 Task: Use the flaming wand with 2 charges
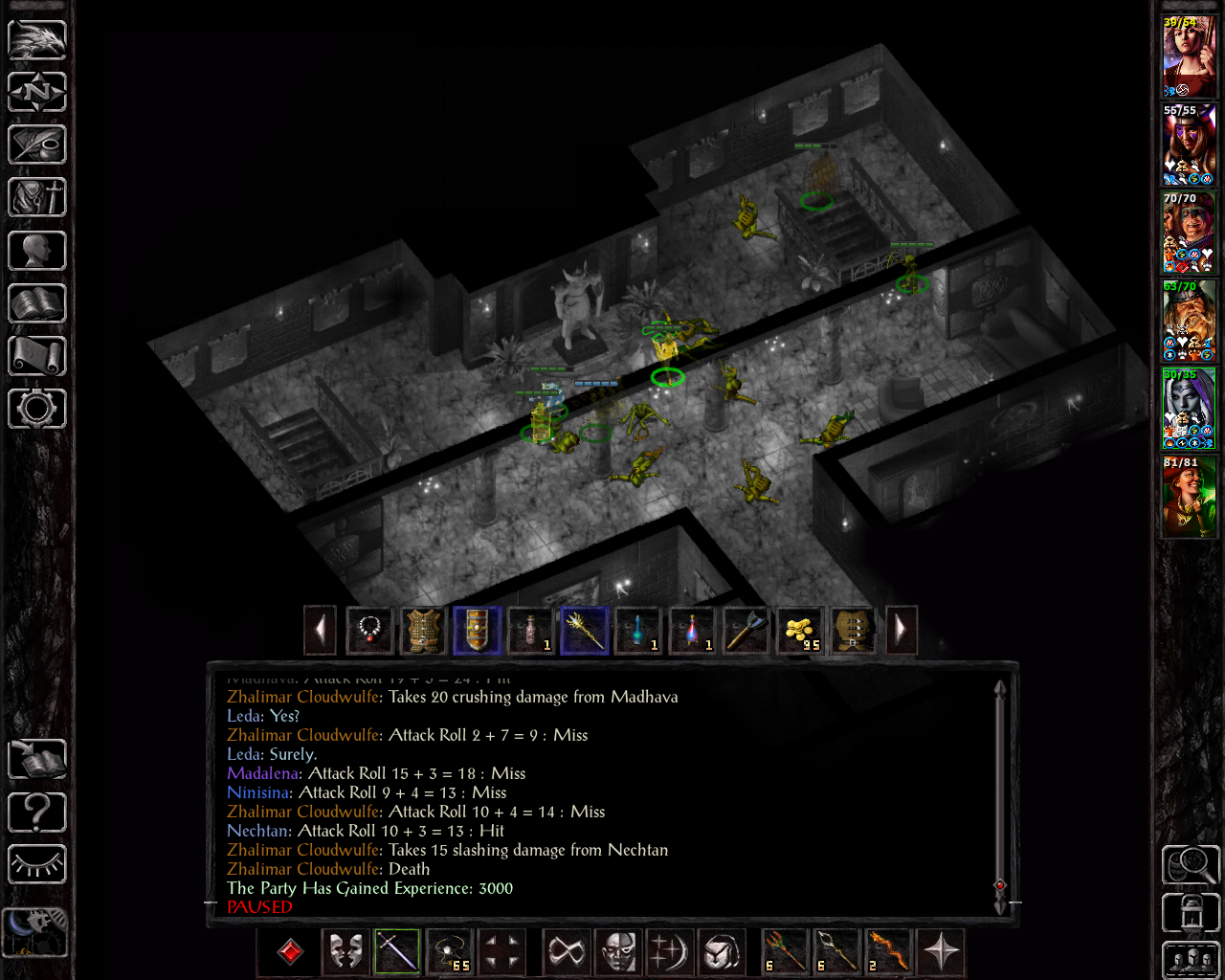[x=888, y=952]
